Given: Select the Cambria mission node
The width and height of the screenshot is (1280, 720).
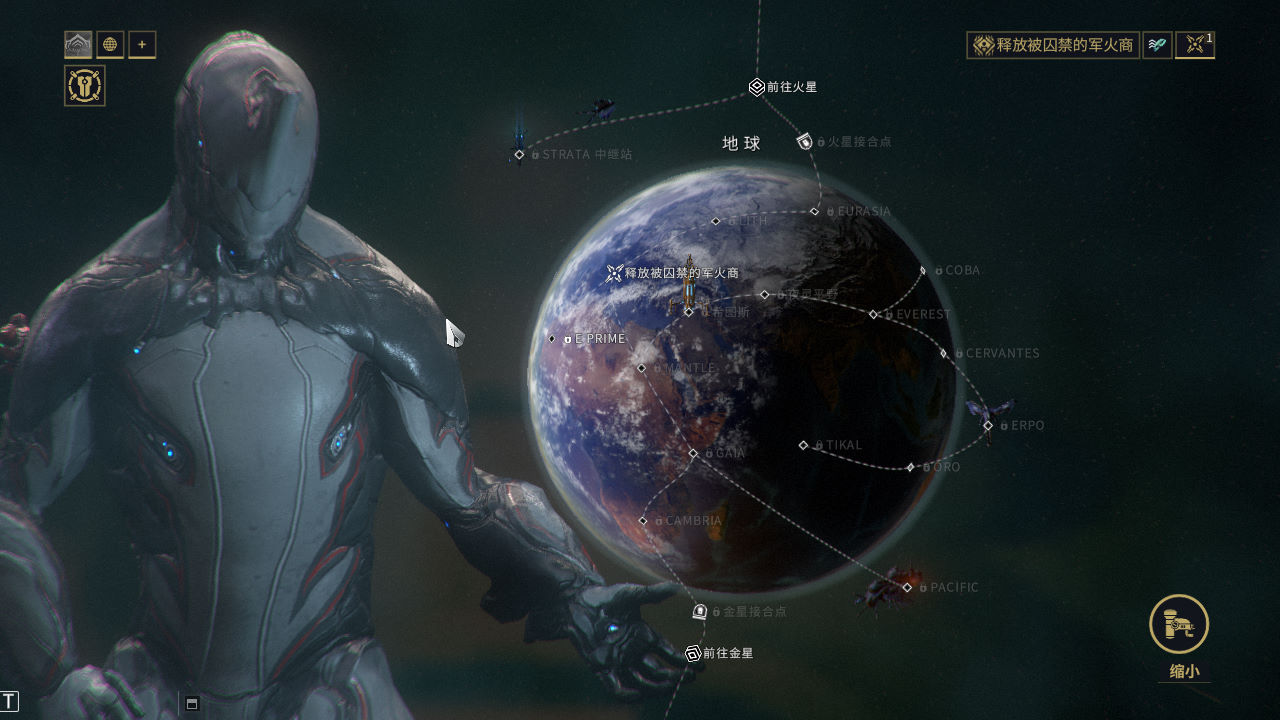Looking at the screenshot, I should point(643,521).
